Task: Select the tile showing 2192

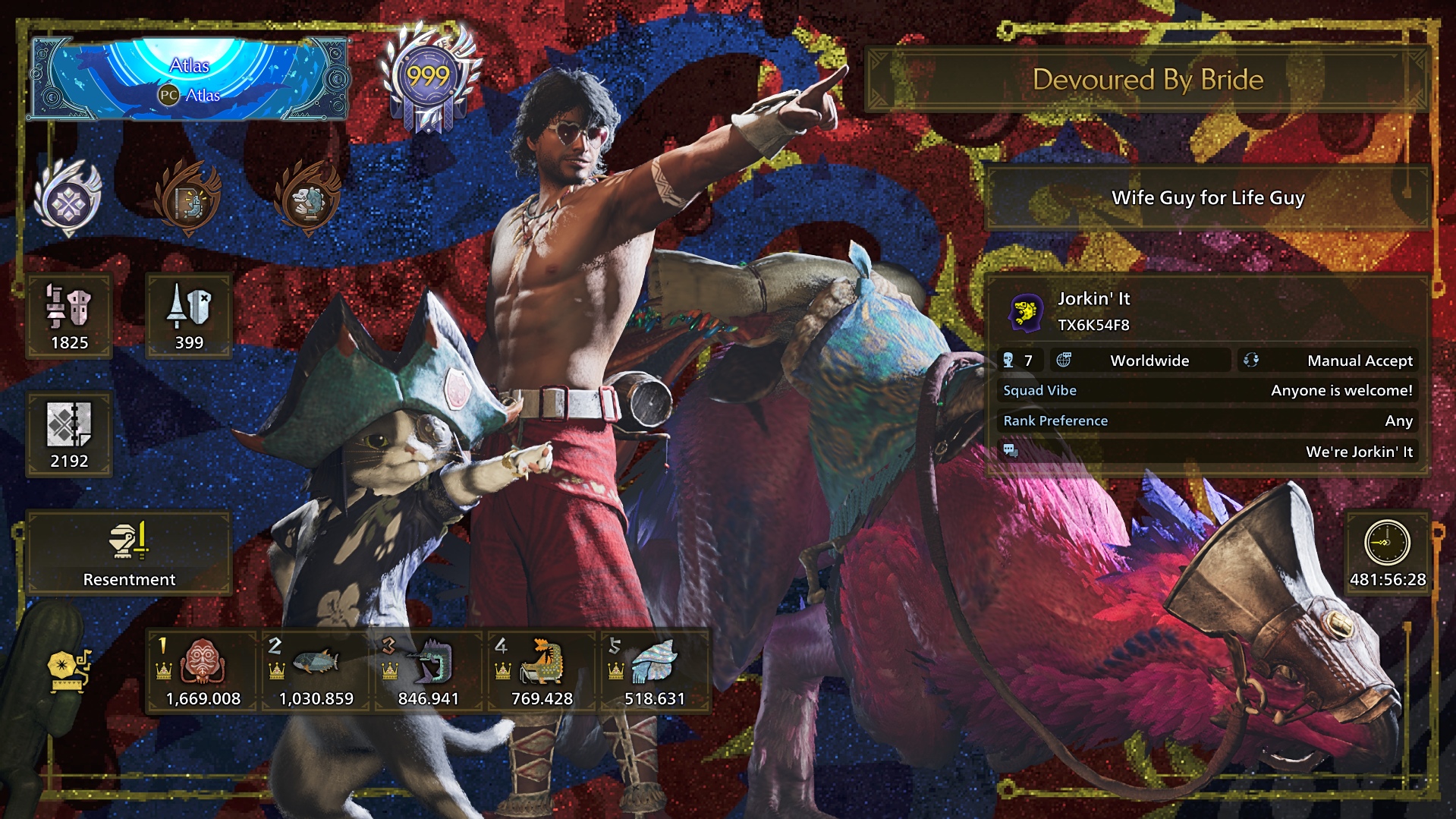Action: pos(69,435)
